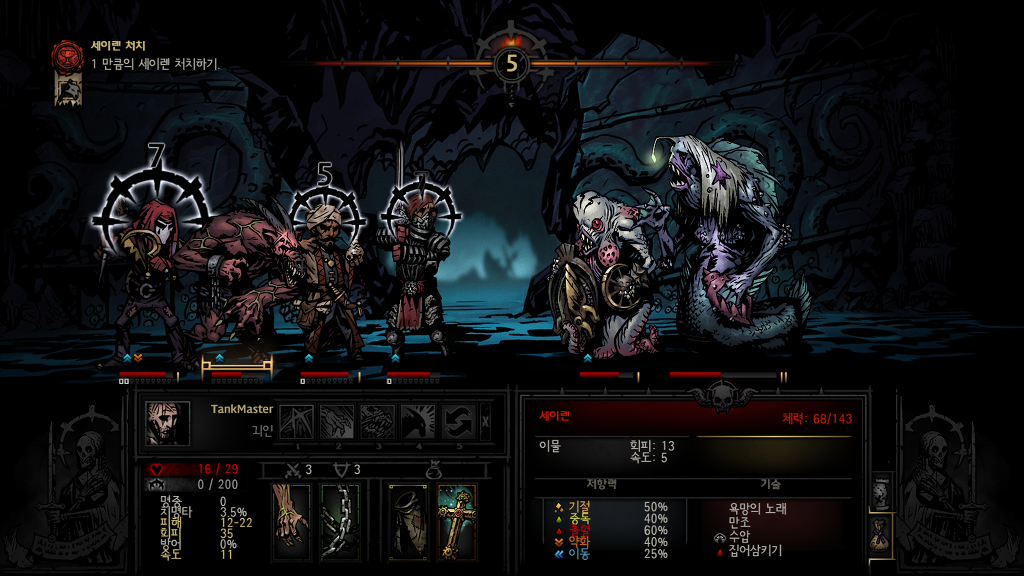Click the pass turn button beside skills
1024x576 pixels.
pyautogui.click(x=487, y=421)
